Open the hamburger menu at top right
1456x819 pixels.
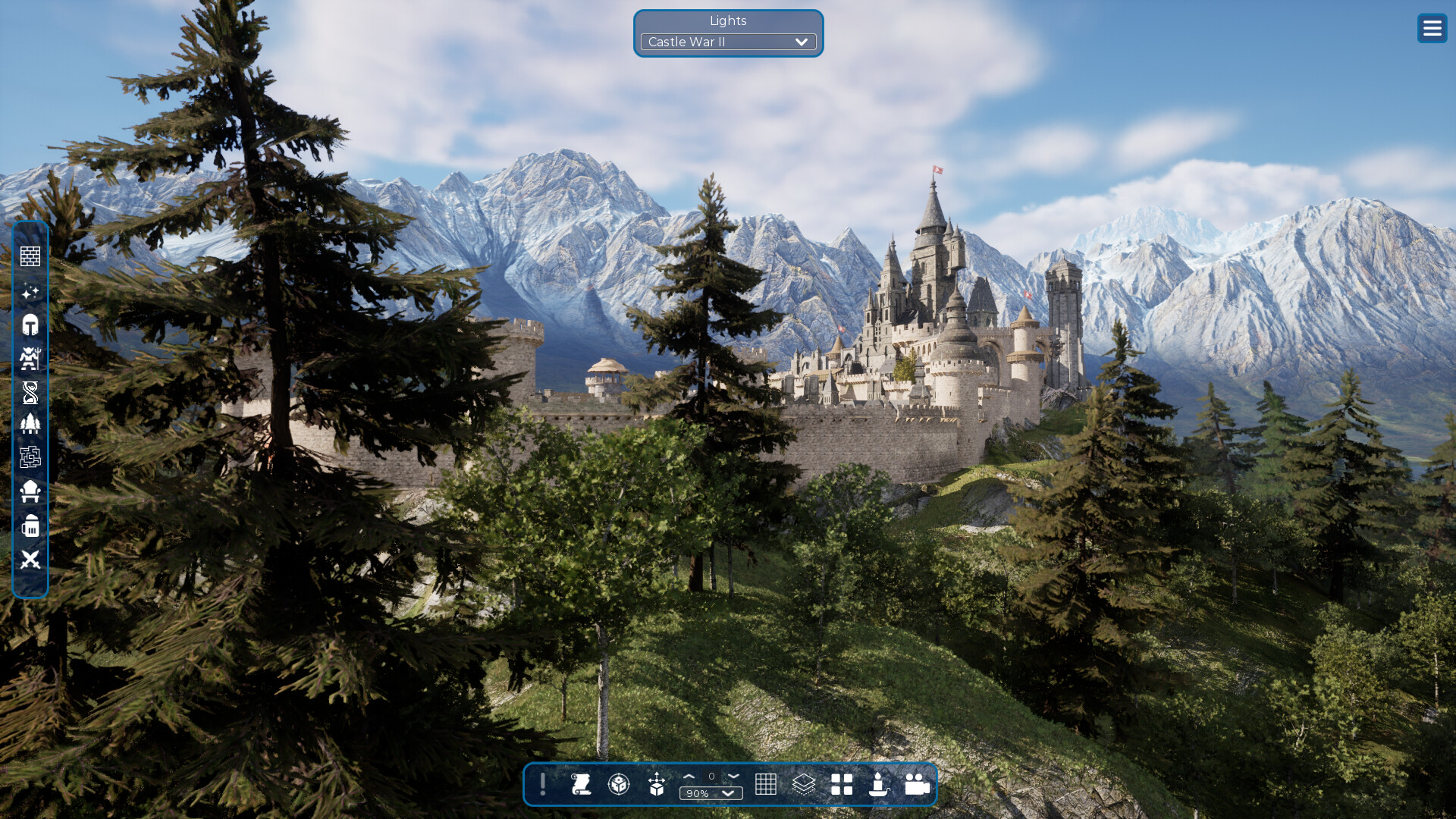[1432, 28]
